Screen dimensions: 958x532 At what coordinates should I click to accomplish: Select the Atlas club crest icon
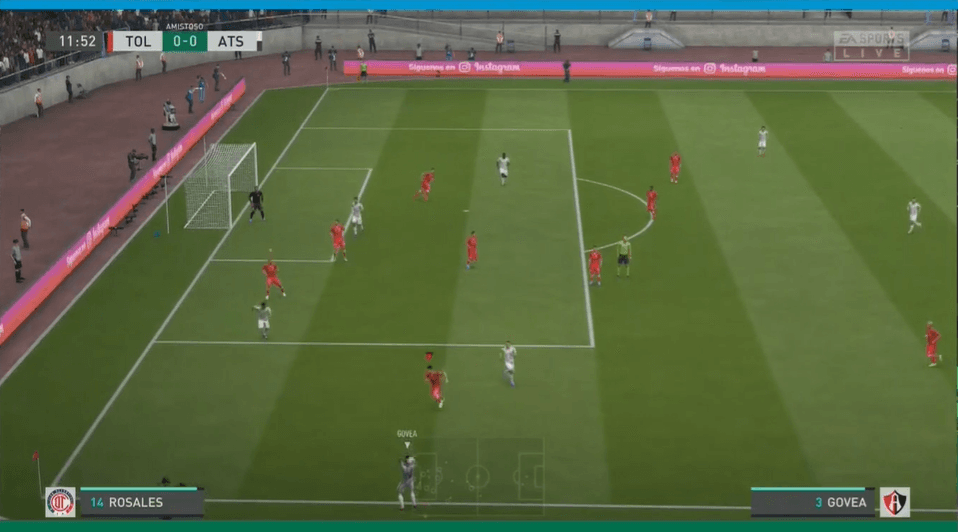coord(894,502)
